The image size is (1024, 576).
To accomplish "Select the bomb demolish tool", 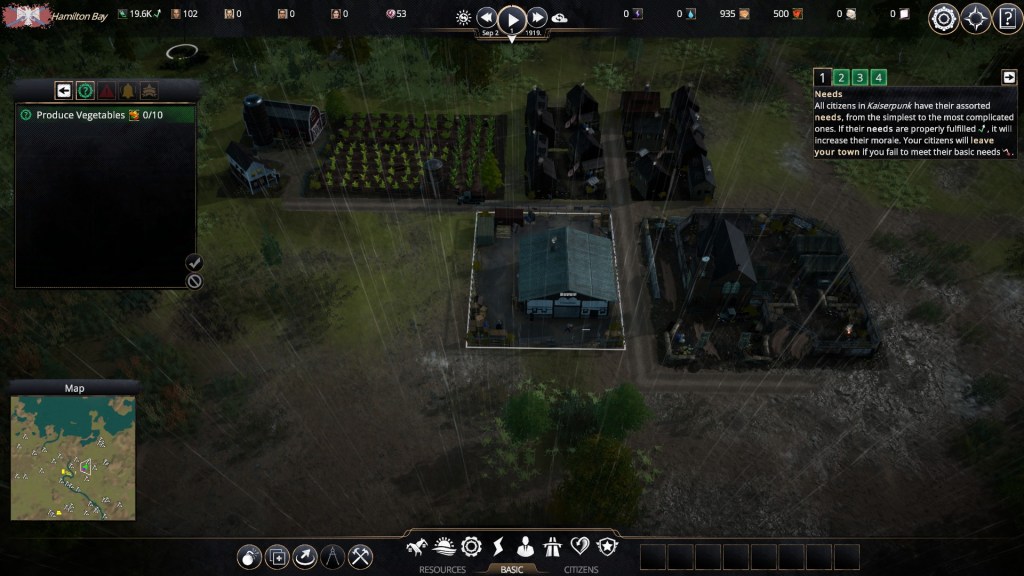I will pyautogui.click(x=250, y=557).
